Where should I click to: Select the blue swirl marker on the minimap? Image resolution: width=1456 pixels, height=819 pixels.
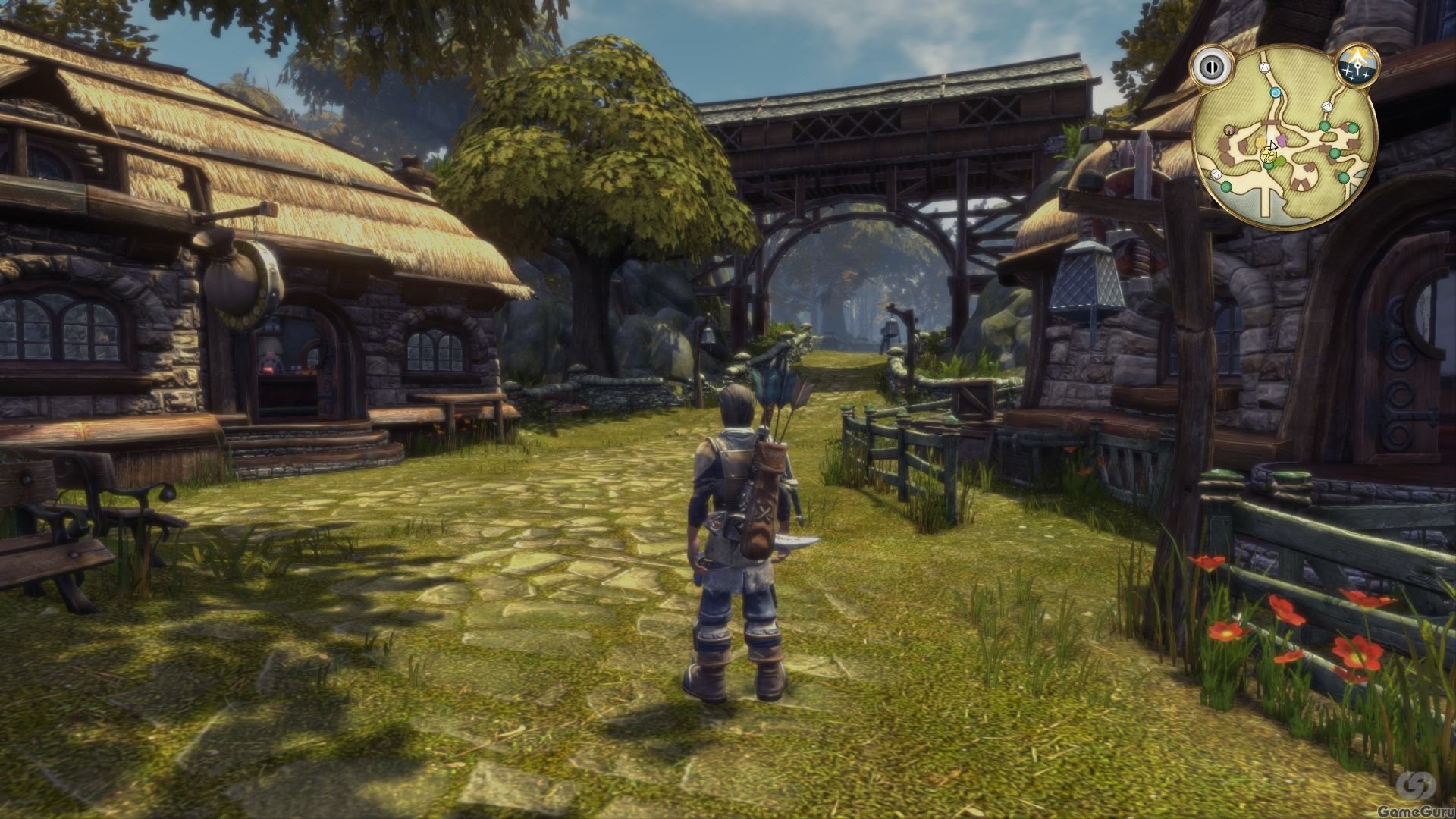pyautogui.click(x=1276, y=93)
